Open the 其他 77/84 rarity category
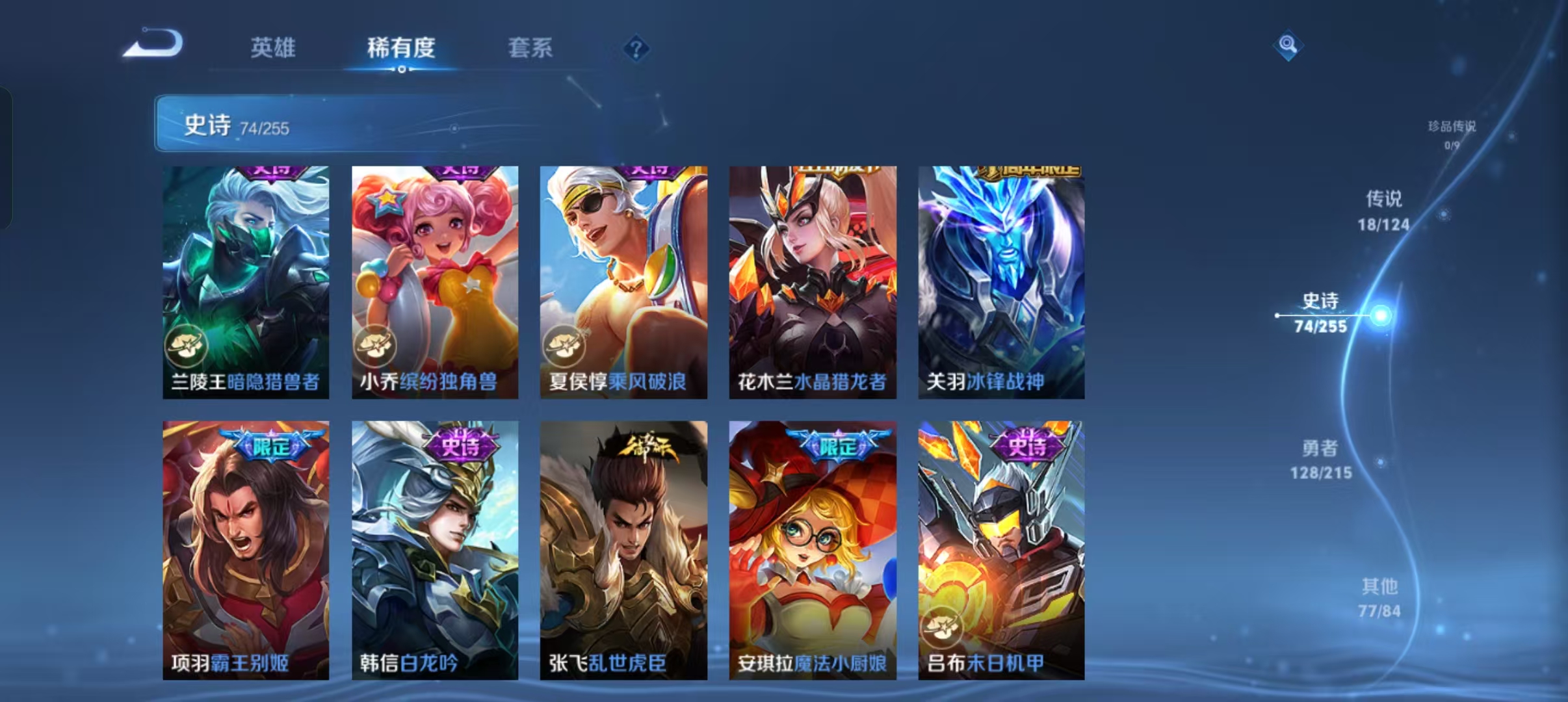This screenshot has width=1568, height=702. point(1379,598)
